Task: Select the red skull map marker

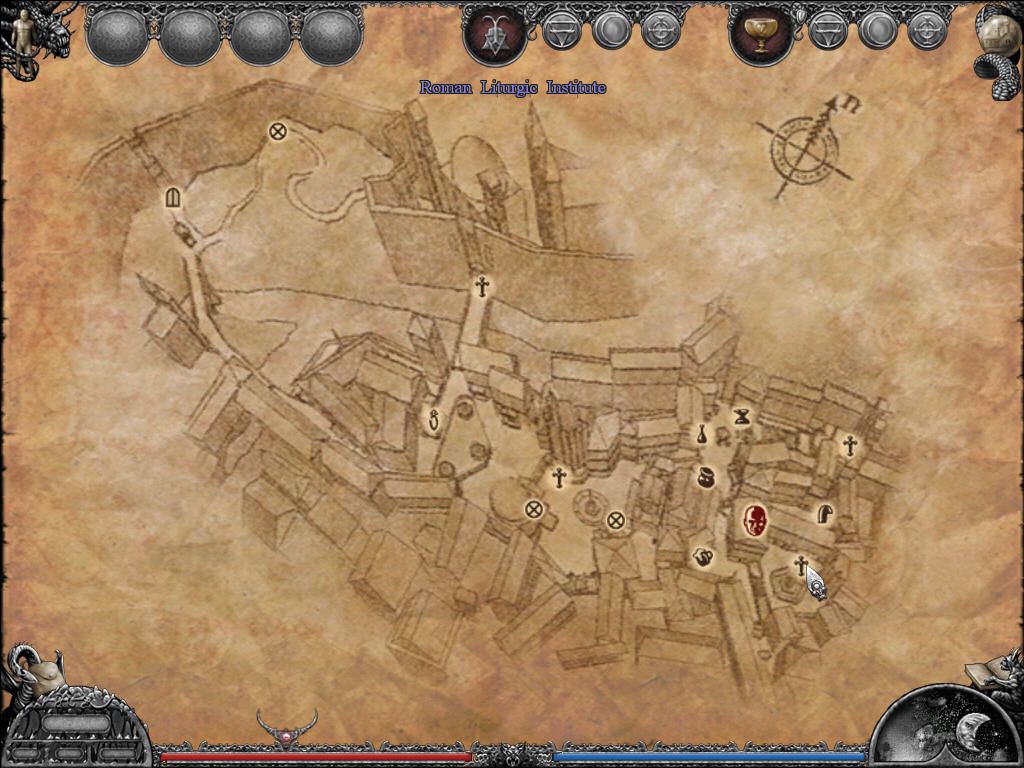Action: click(756, 520)
